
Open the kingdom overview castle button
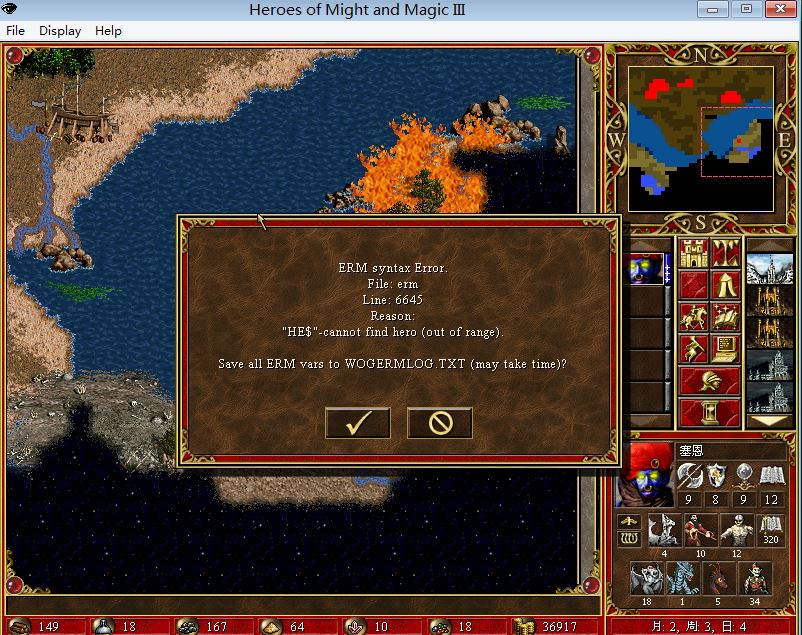[x=694, y=254]
